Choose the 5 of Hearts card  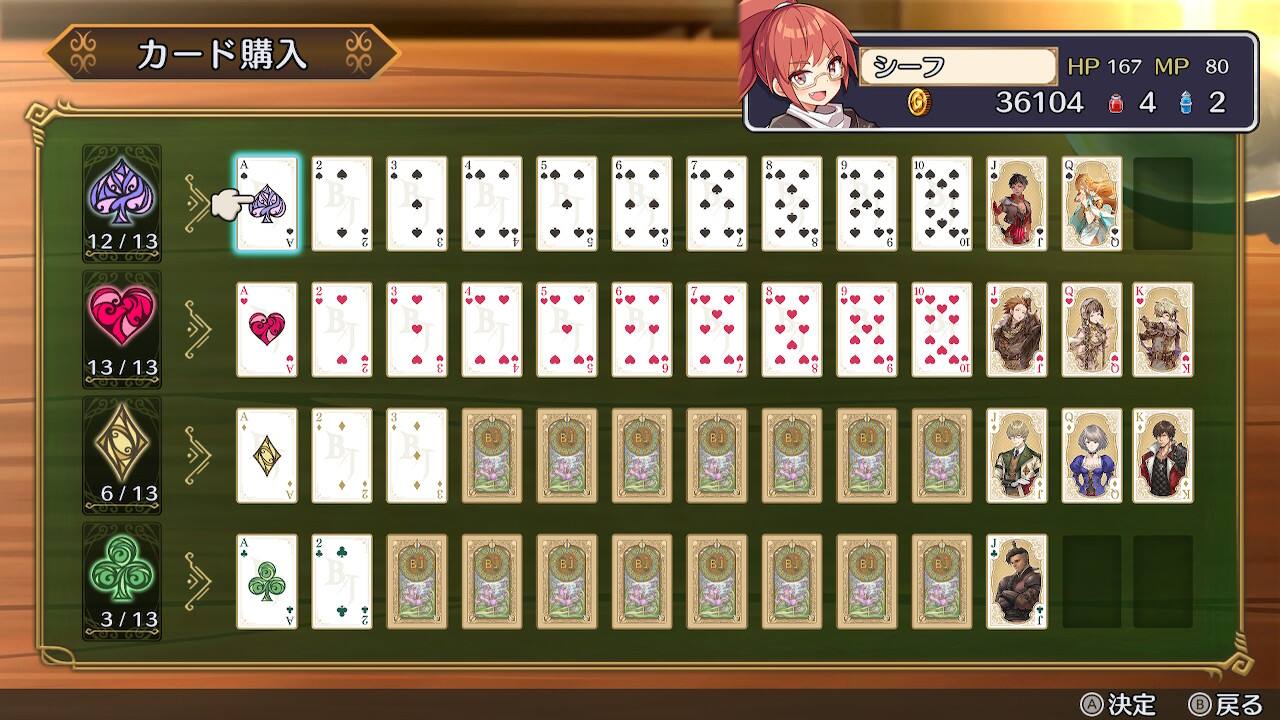pyautogui.click(x=567, y=330)
